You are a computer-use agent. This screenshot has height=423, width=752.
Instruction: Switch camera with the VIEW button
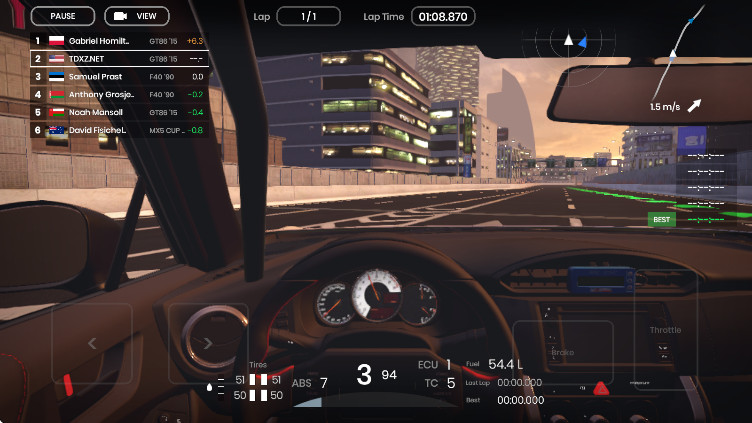click(x=137, y=16)
